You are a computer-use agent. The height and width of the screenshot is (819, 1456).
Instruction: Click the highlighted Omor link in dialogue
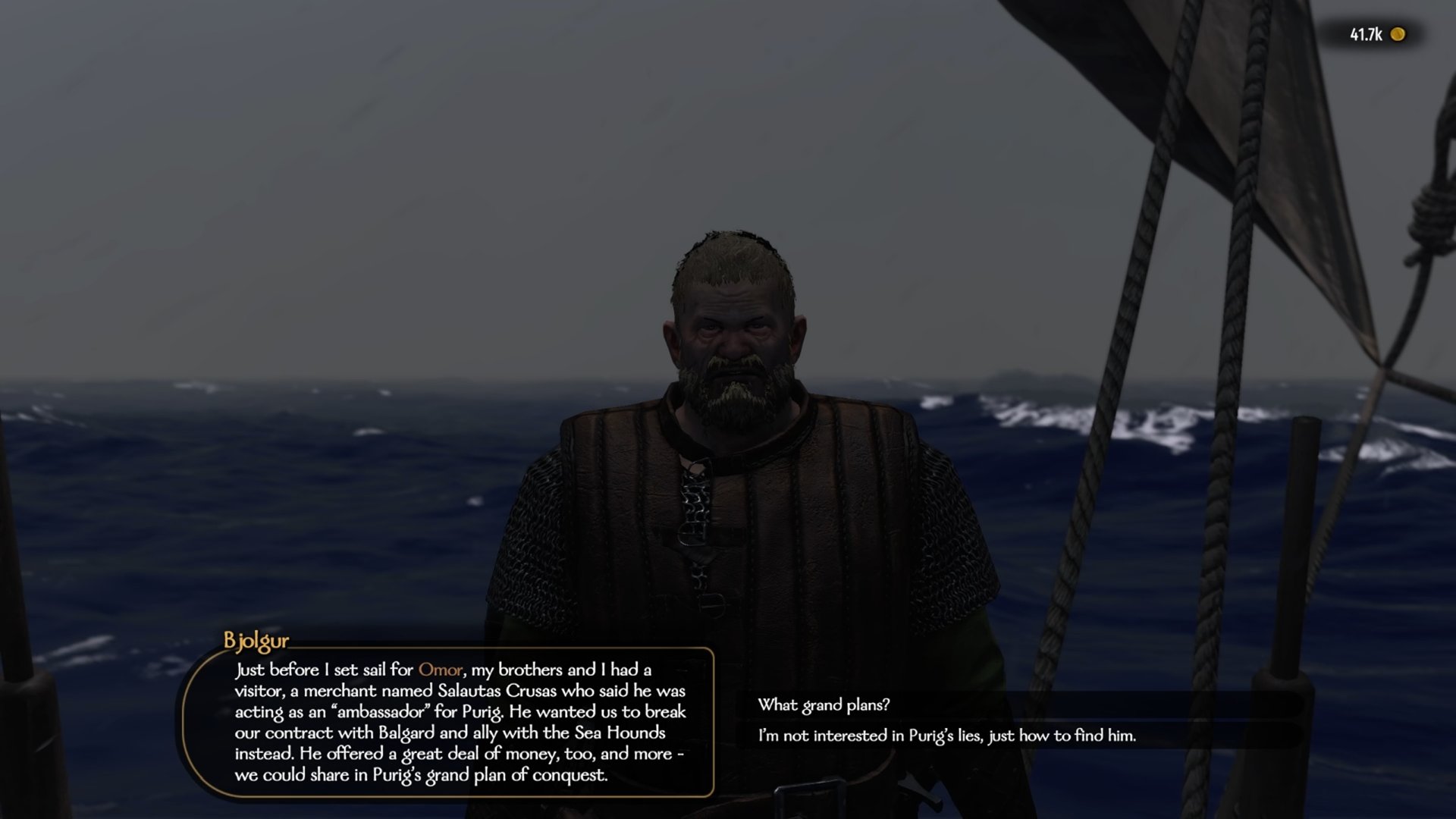(440, 670)
